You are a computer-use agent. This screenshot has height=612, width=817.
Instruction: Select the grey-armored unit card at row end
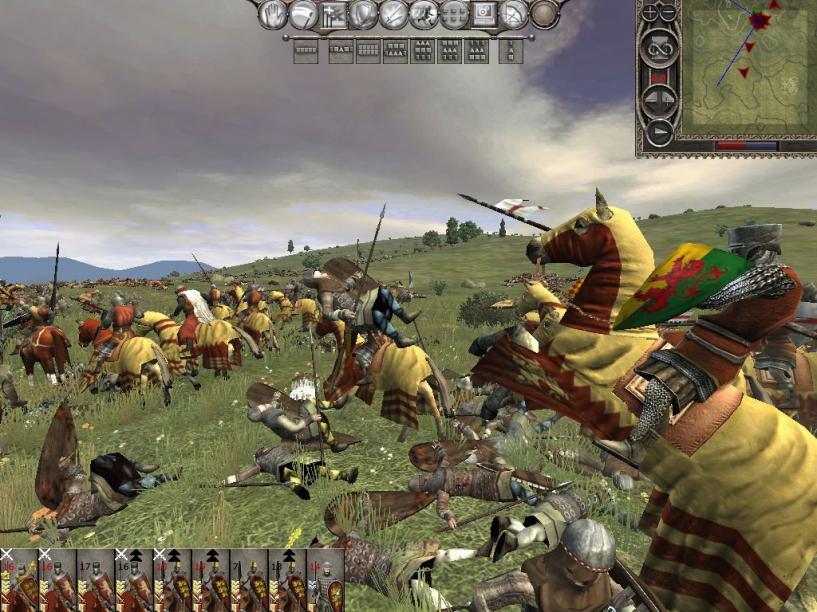click(325, 580)
